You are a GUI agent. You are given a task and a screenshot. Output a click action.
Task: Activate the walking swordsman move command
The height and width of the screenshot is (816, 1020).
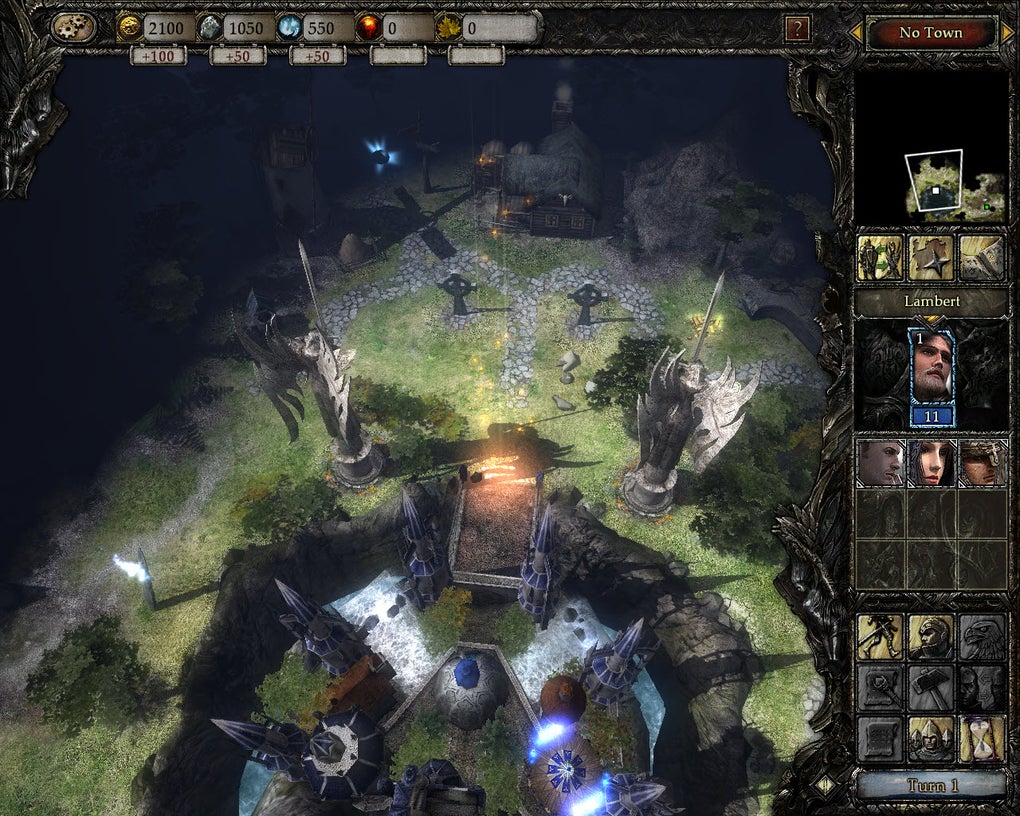pos(880,636)
